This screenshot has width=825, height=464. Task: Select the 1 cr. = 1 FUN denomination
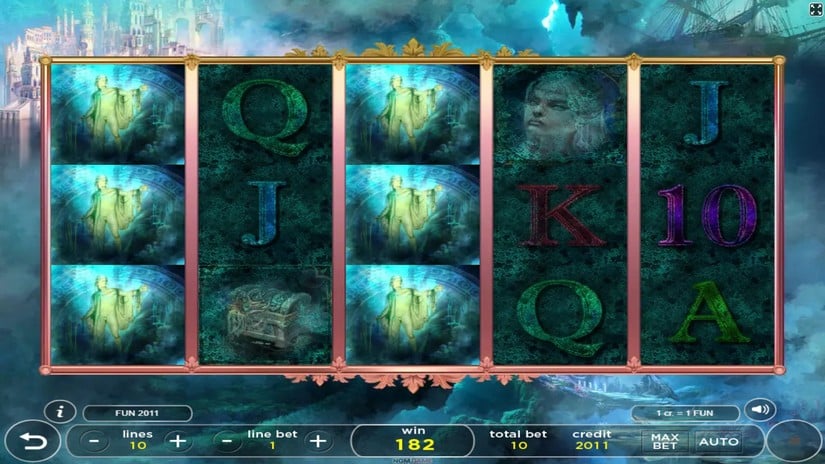[685, 413]
